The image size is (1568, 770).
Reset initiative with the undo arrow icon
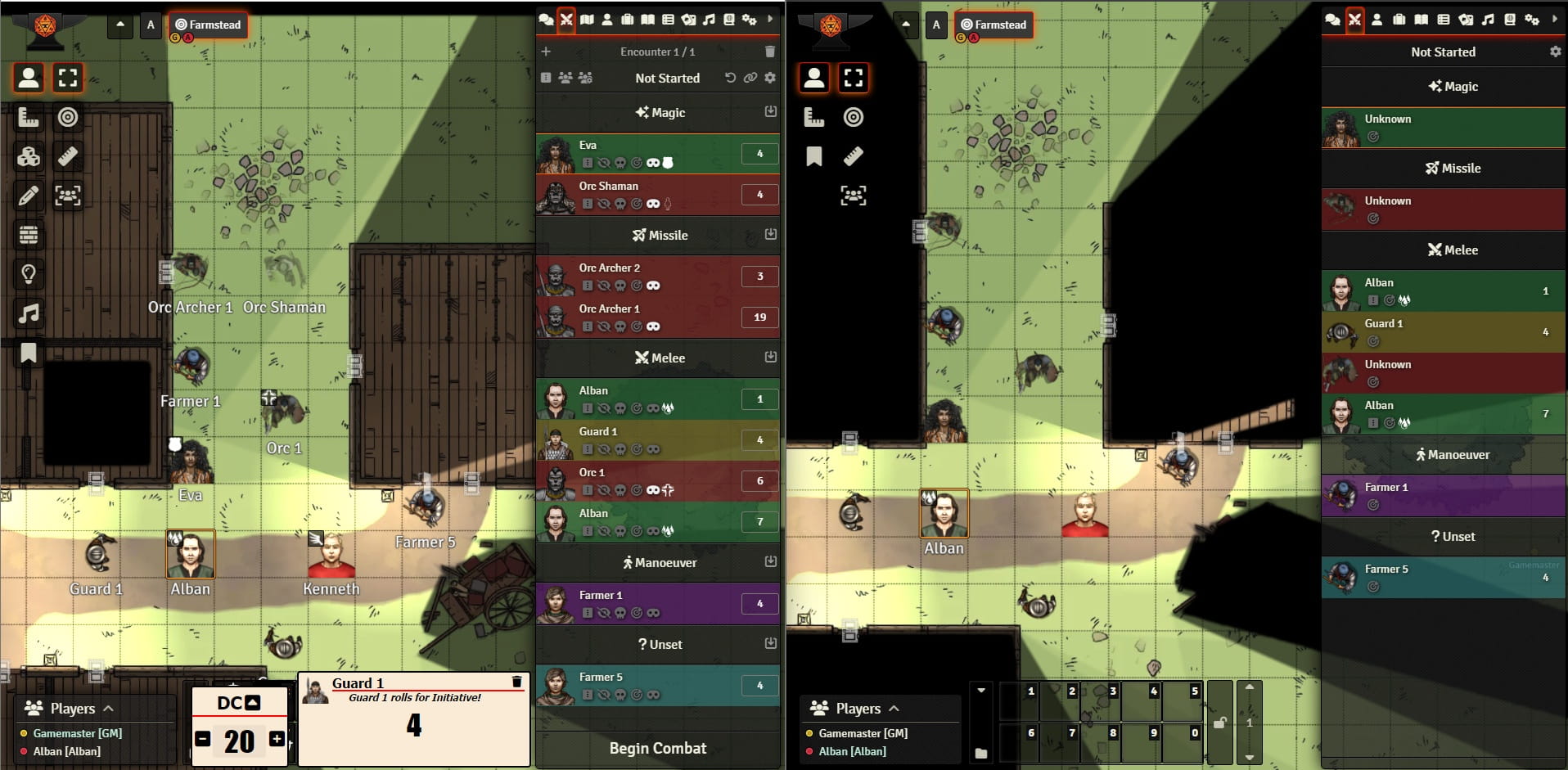[730, 78]
